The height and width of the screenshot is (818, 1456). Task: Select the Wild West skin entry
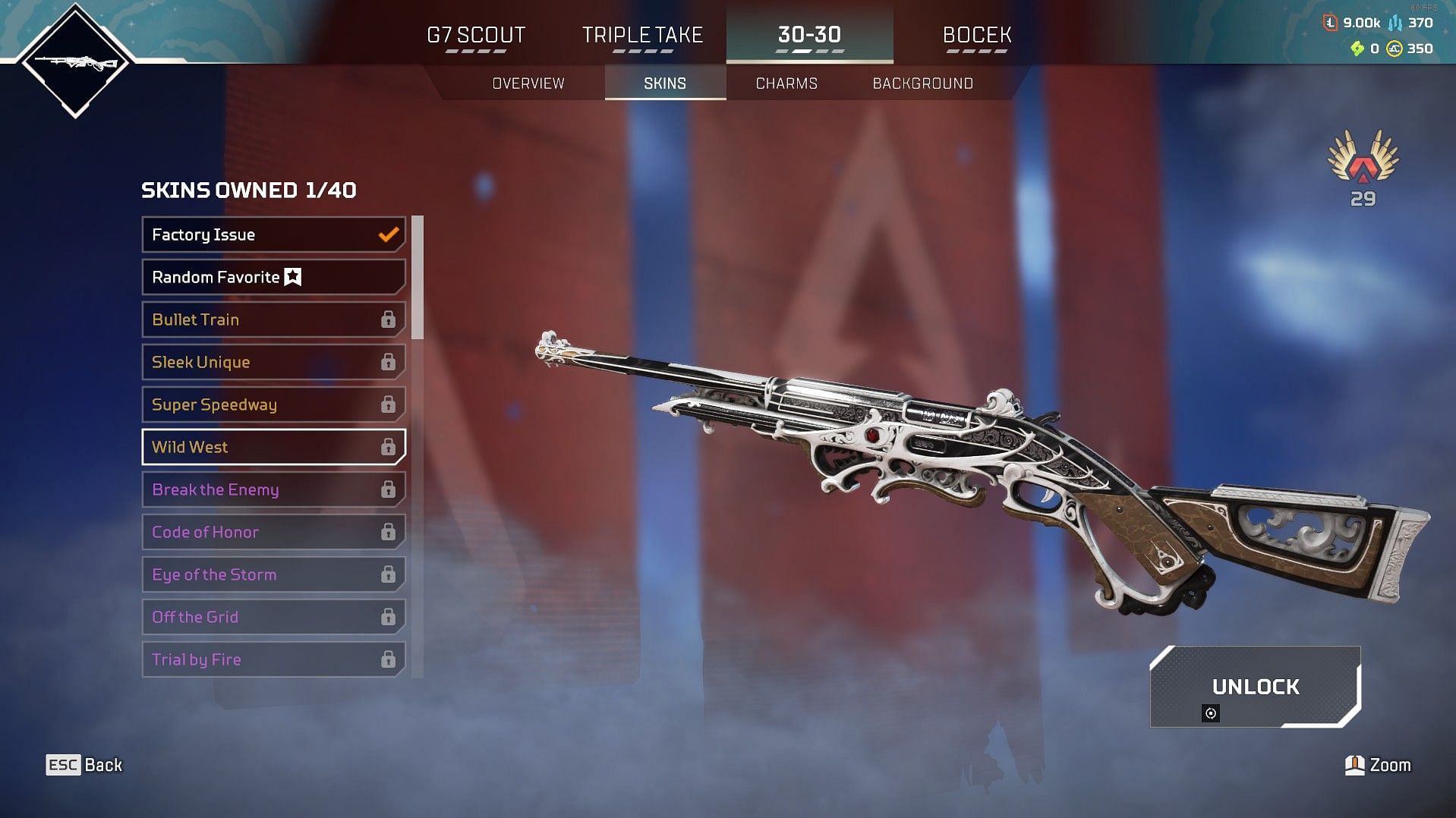click(273, 447)
